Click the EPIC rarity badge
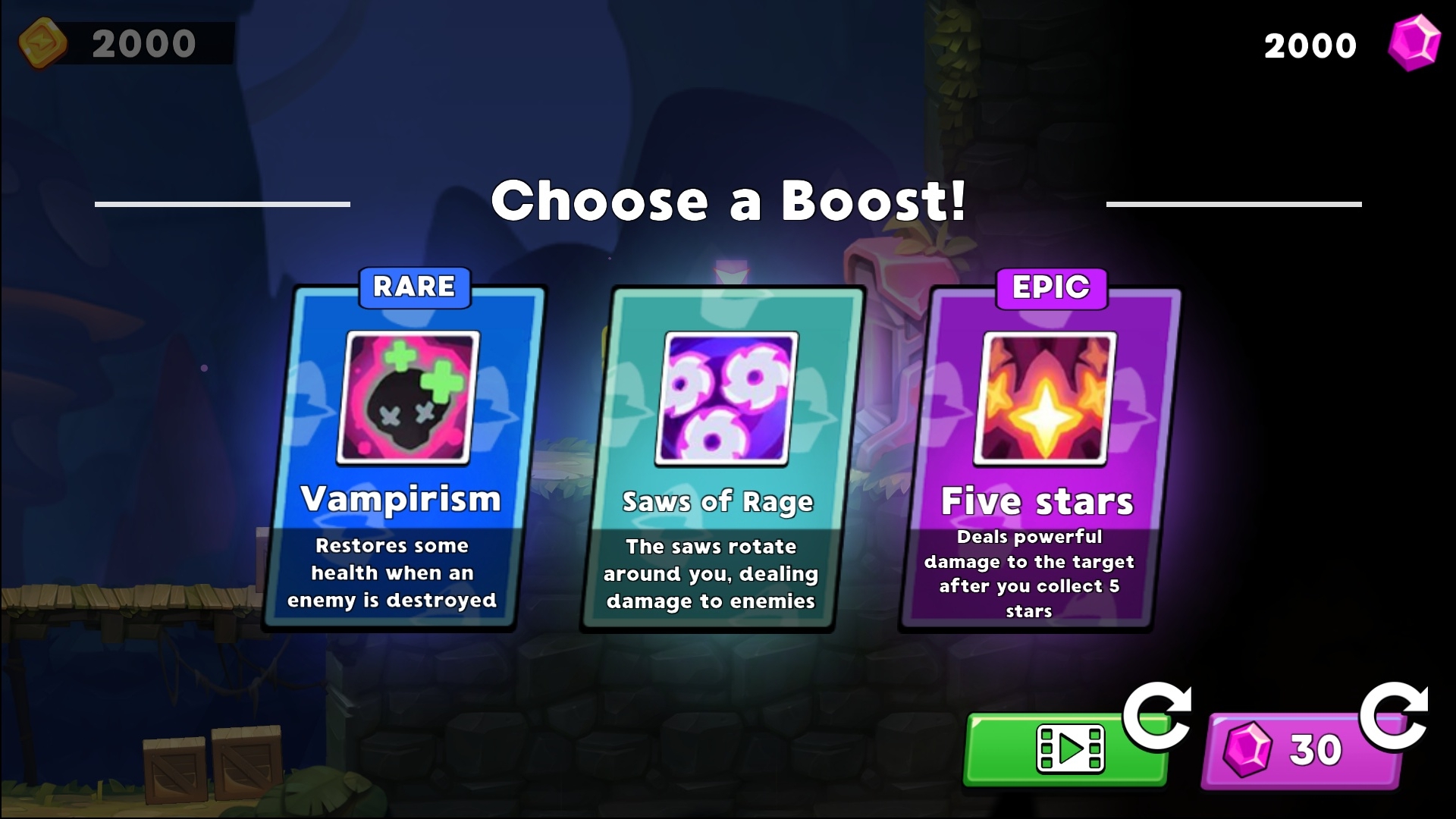This screenshot has height=819, width=1456. pyautogui.click(x=1052, y=289)
